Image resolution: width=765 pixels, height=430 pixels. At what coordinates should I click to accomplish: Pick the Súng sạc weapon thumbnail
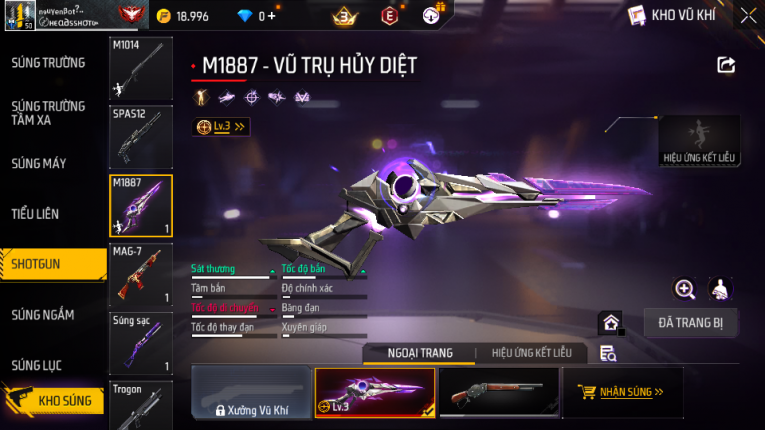coord(140,343)
